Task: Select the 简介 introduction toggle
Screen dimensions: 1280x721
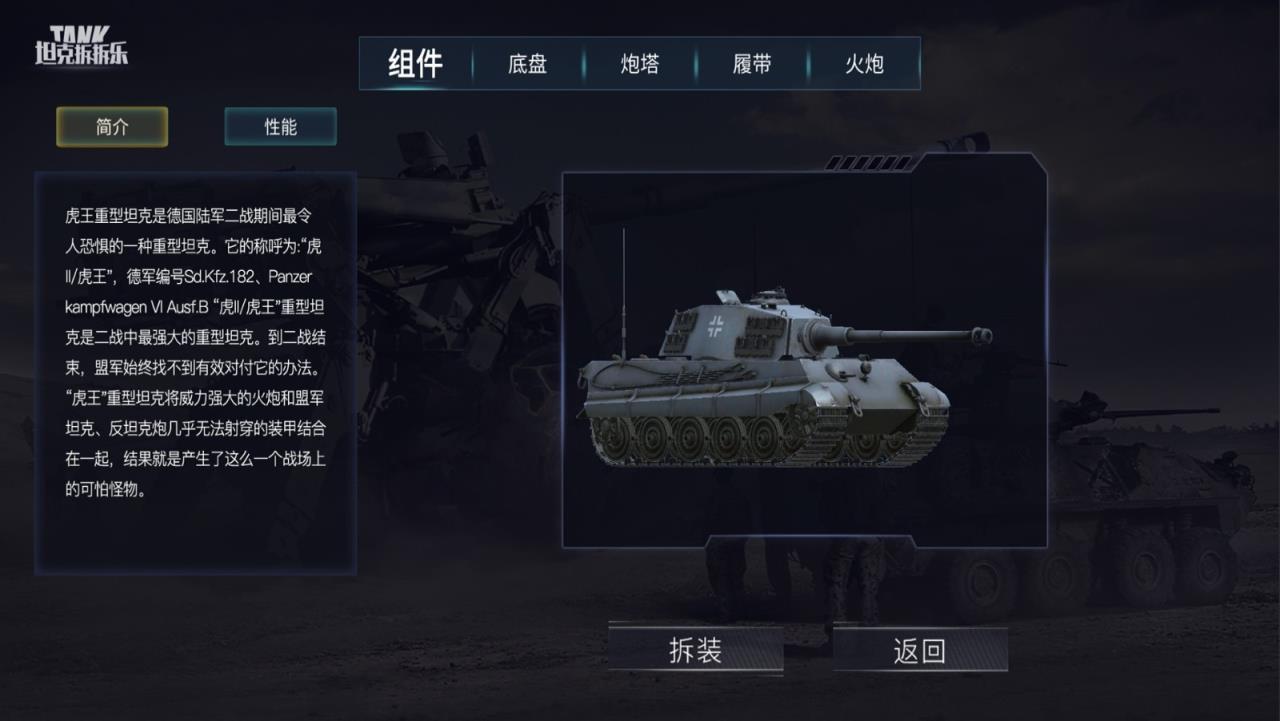Action: (x=111, y=127)
